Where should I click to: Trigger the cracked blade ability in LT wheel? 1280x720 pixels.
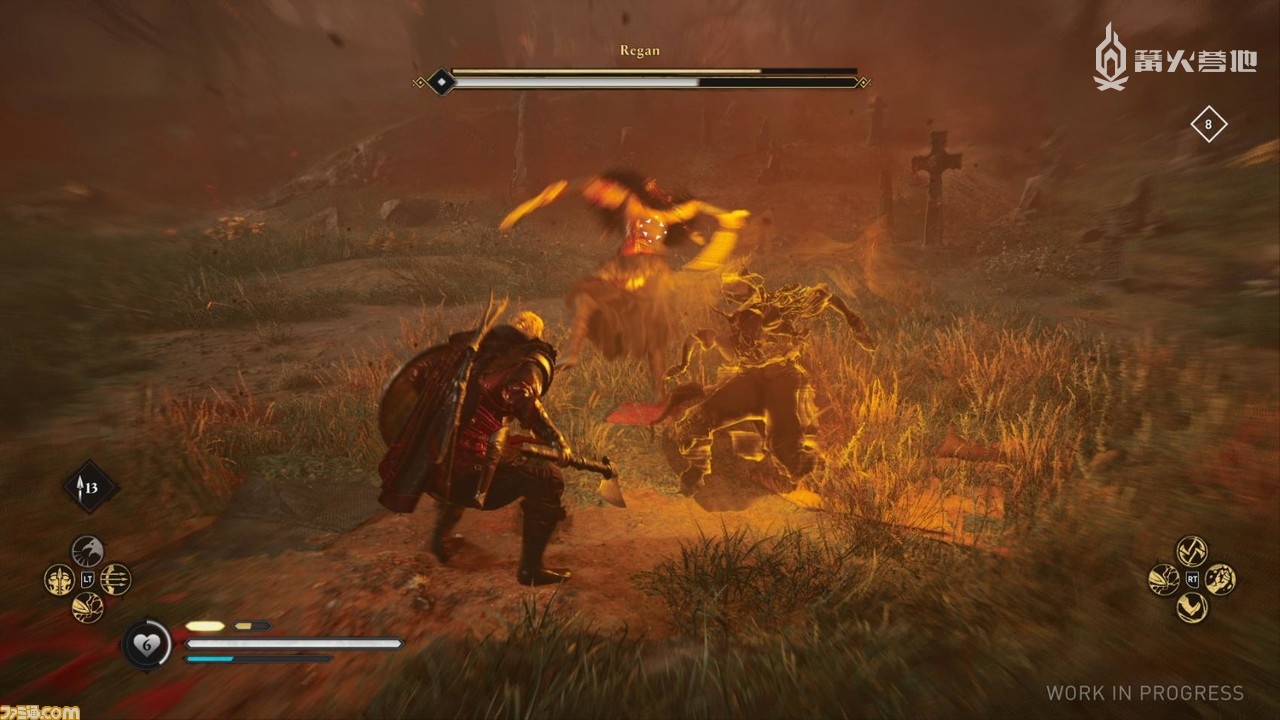87,607
